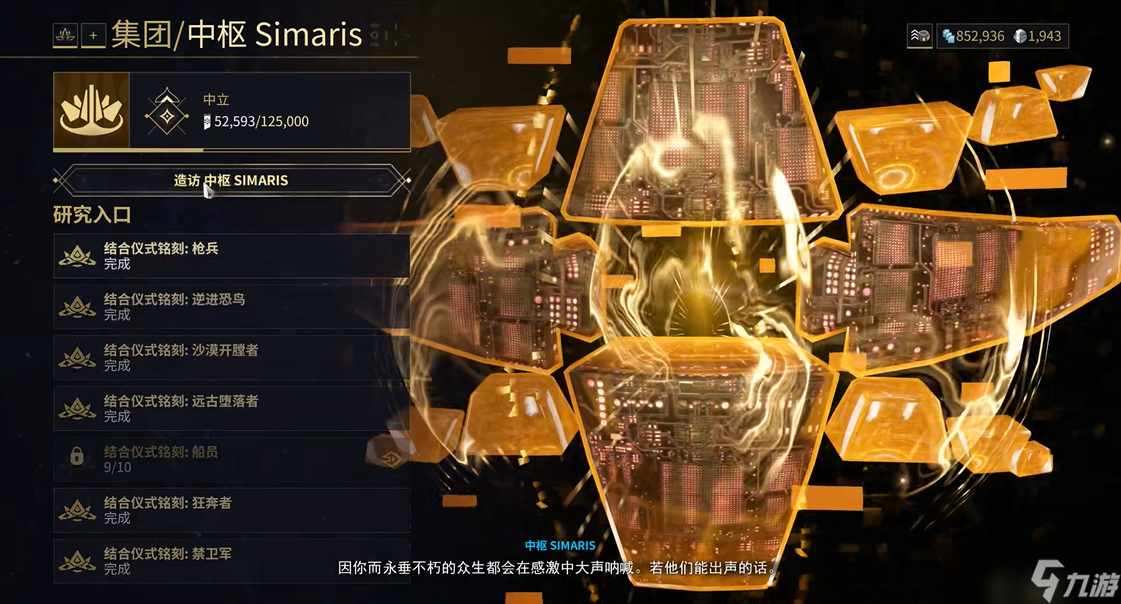1121x604 pixels.
Task: Click the 中立 rank diamond icon
Action: (166, 111)
